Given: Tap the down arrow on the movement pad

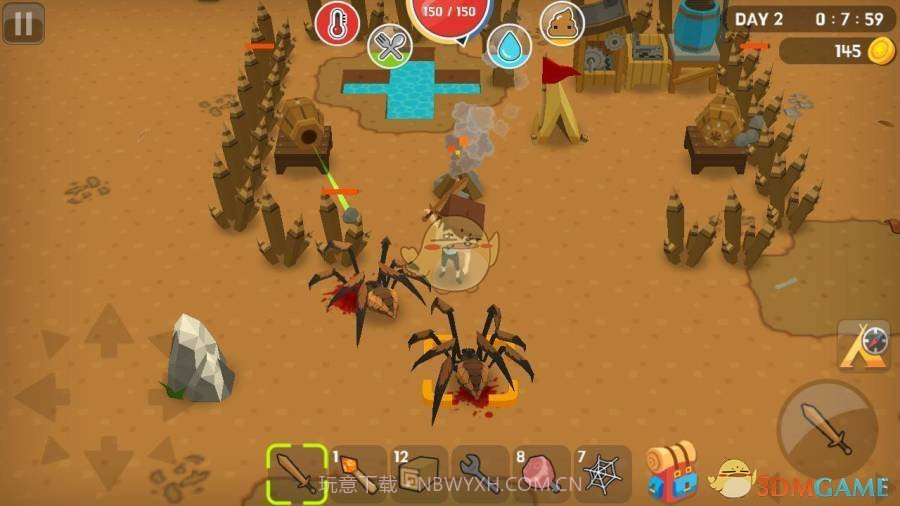Looking at the screenshot, I should click(108, 462).
